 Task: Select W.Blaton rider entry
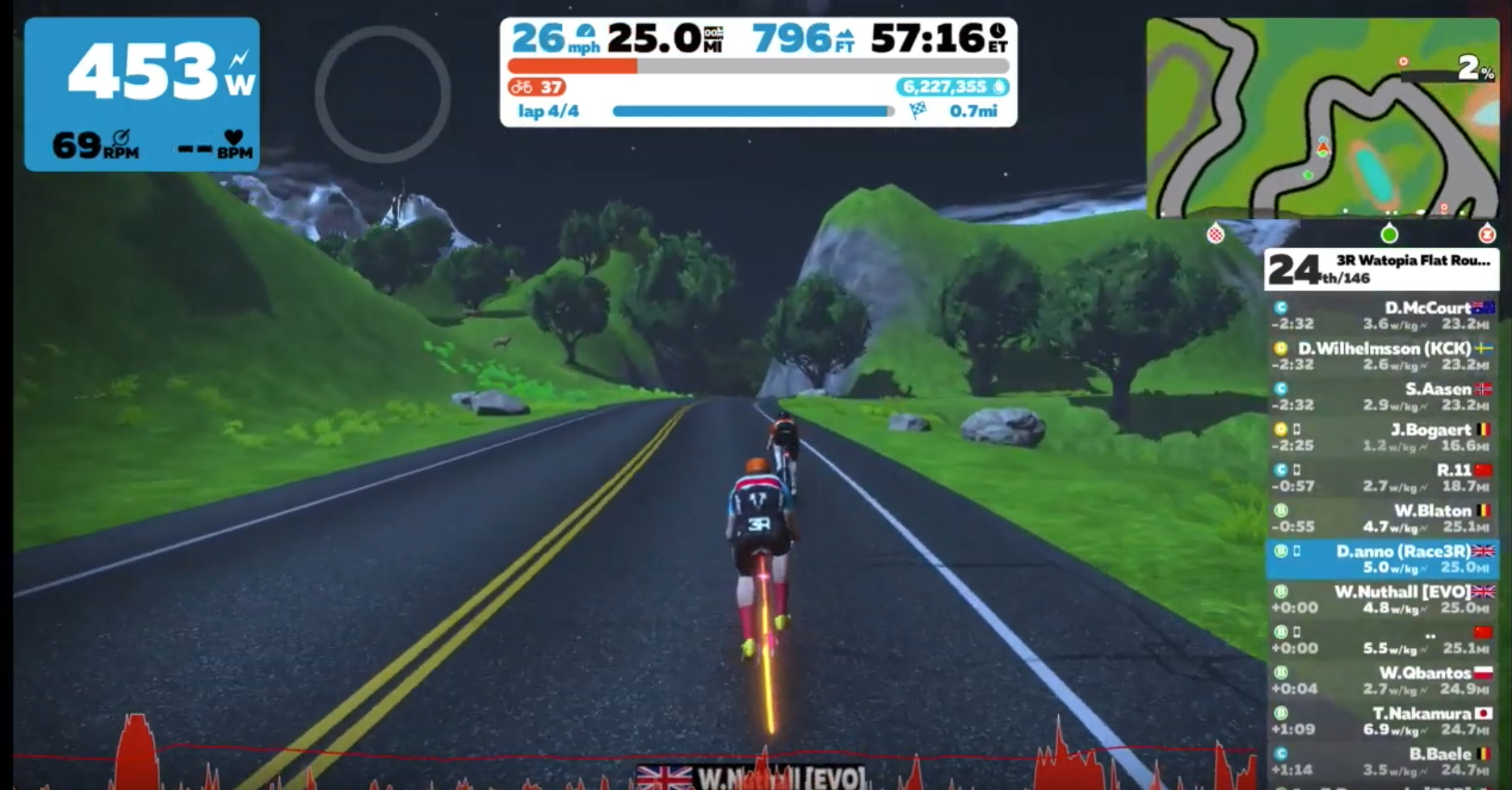[1382, 519]
